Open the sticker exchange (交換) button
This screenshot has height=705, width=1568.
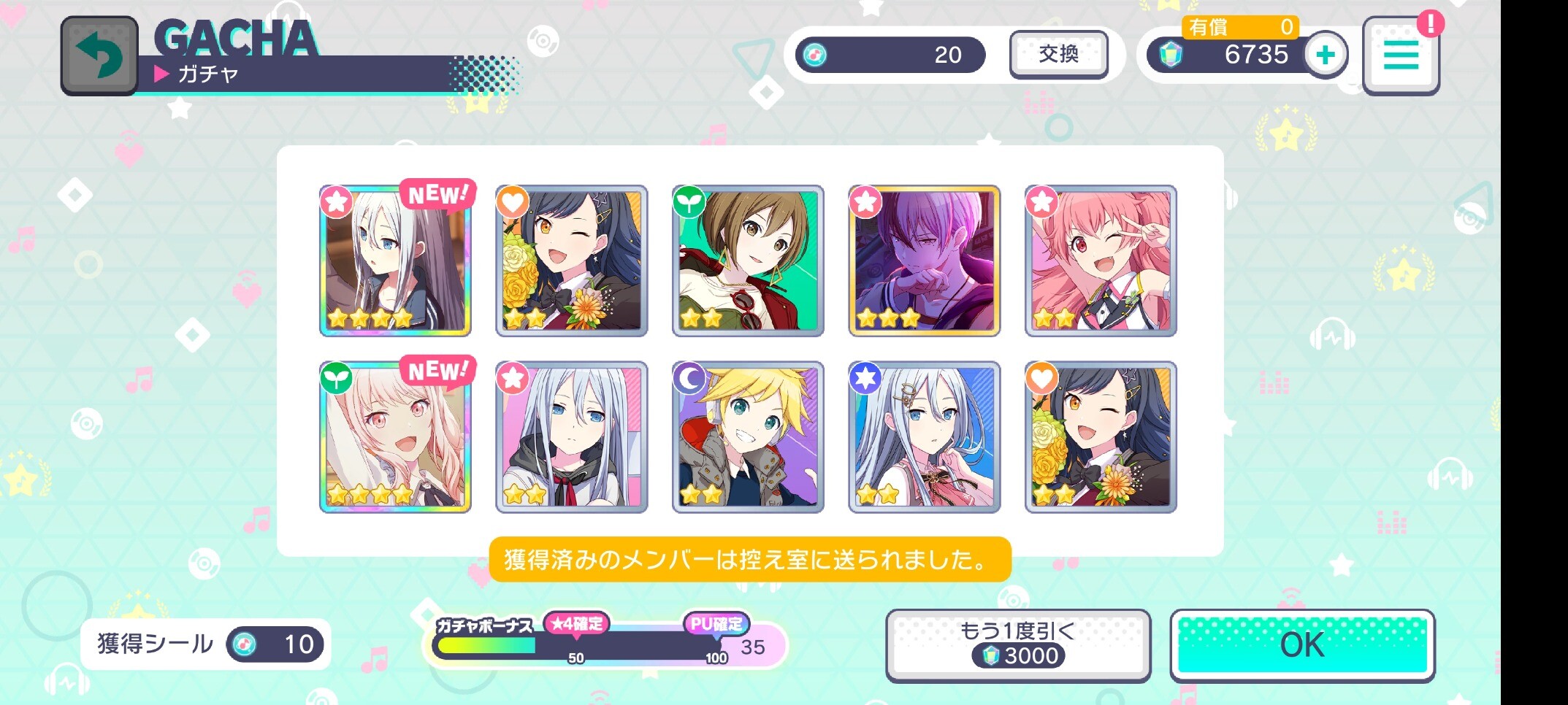tap(1058, 54)
